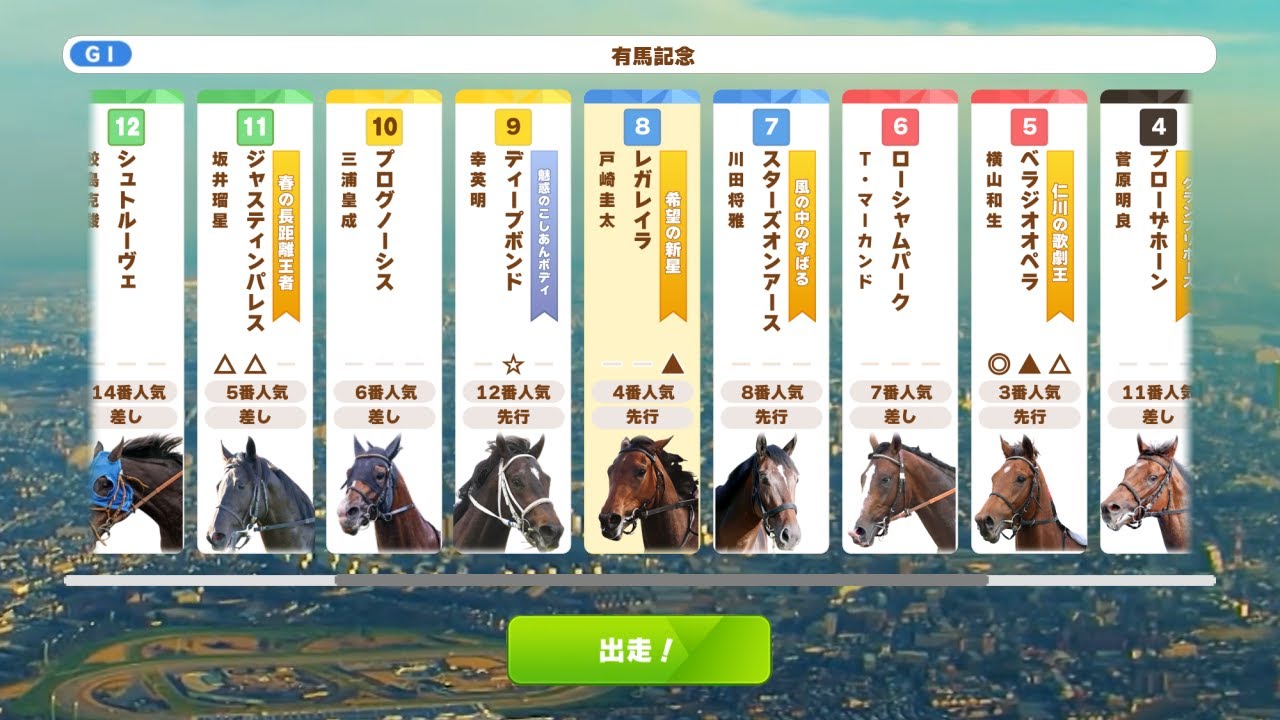Screen dimensions: 1280x720
Task: Click horse number 8 badge on レガレイラ
Action: 642,127
